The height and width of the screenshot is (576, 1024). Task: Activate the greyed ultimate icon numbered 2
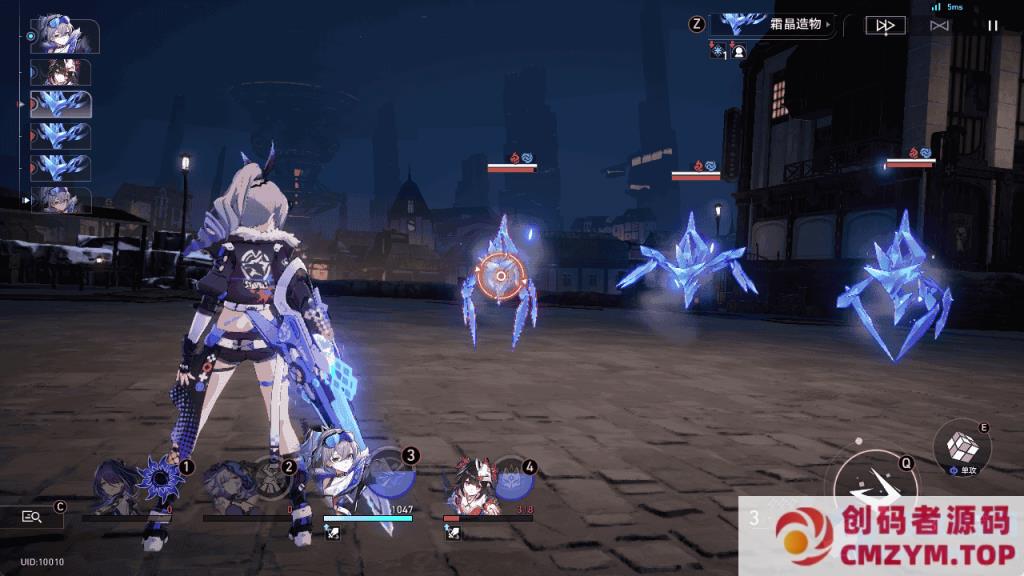pyautogui.click(x=270, y=477)
